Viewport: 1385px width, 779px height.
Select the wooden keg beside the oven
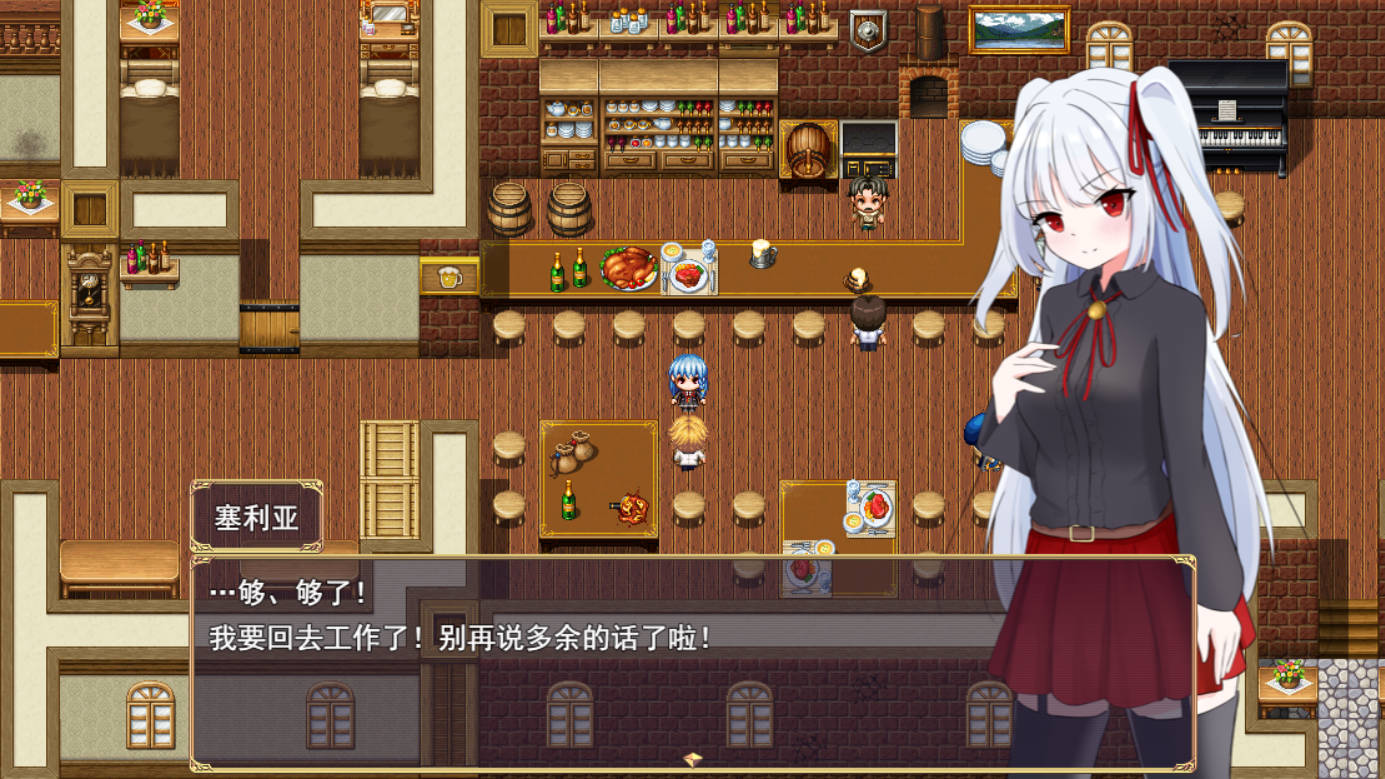point(806,150)
